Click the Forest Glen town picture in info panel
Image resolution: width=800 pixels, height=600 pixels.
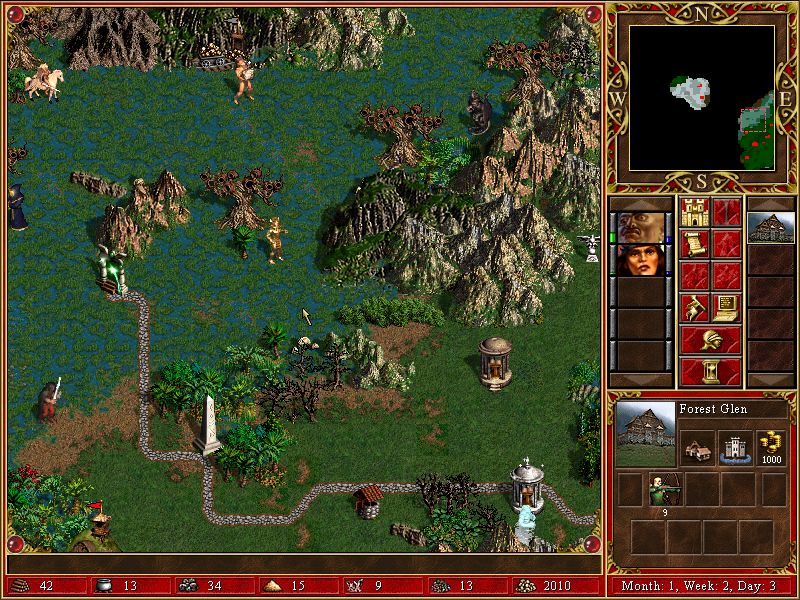point(644,433)
